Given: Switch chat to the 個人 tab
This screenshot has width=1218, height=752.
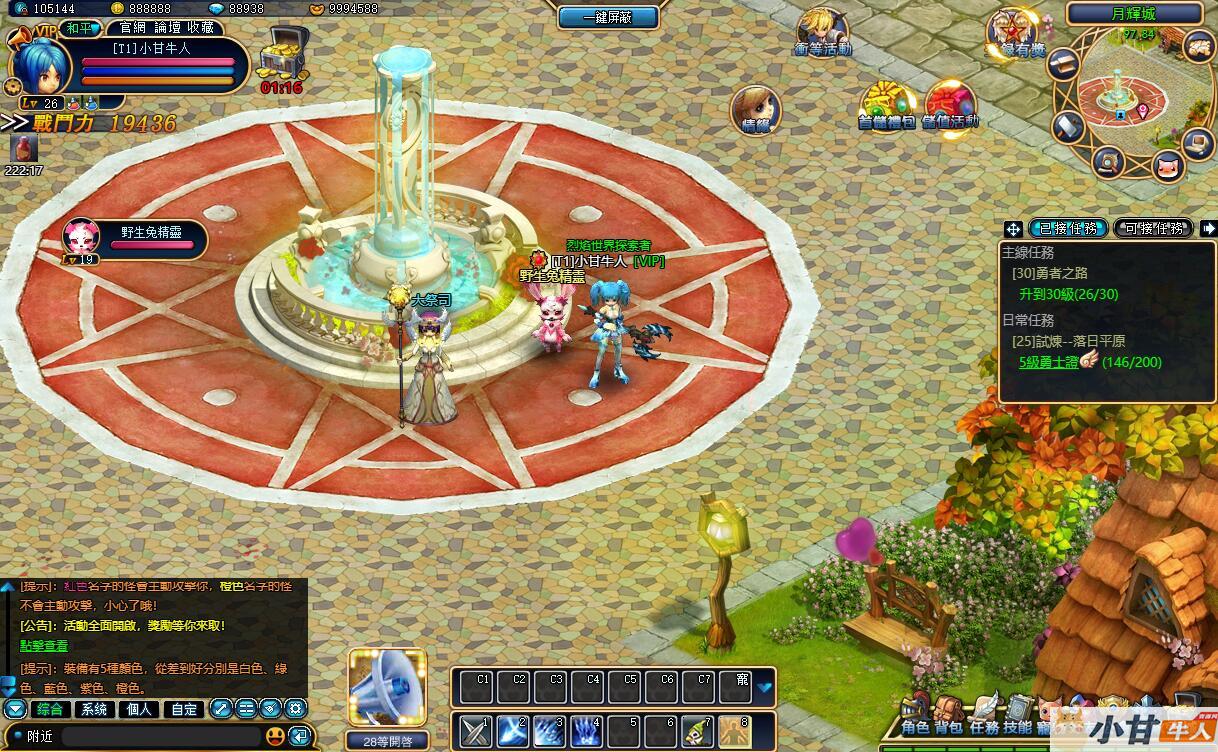Looking at the screenshot, I should [x=139, y=709].
